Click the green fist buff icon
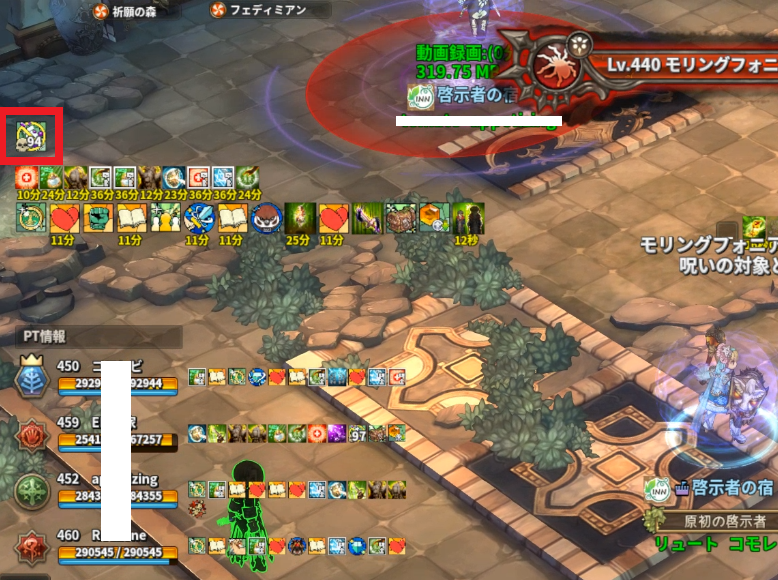This screenshot has width=778, height=580. [x=98, y=217]
